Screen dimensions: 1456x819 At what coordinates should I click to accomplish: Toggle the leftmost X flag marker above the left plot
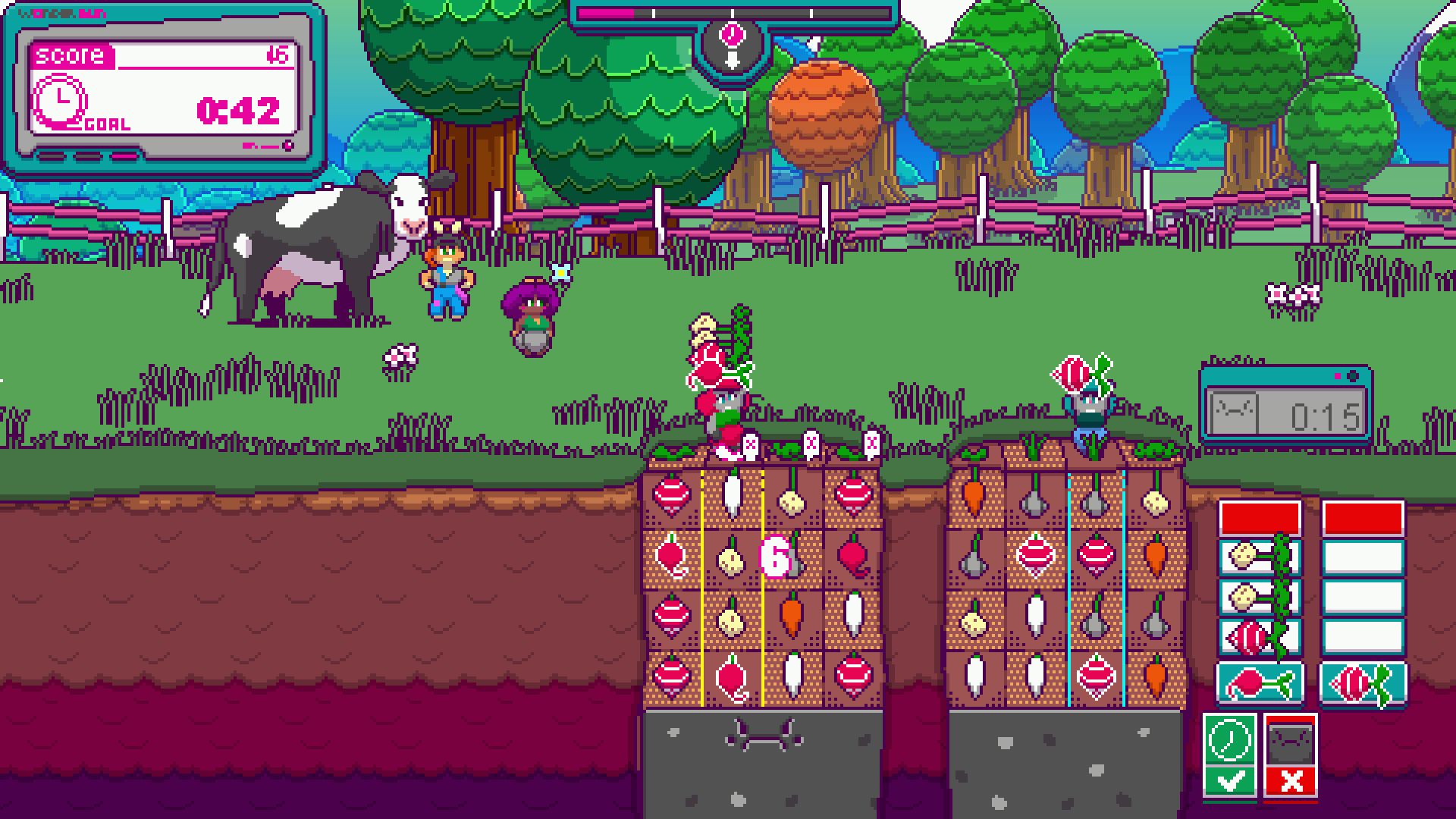pos(751,444)
